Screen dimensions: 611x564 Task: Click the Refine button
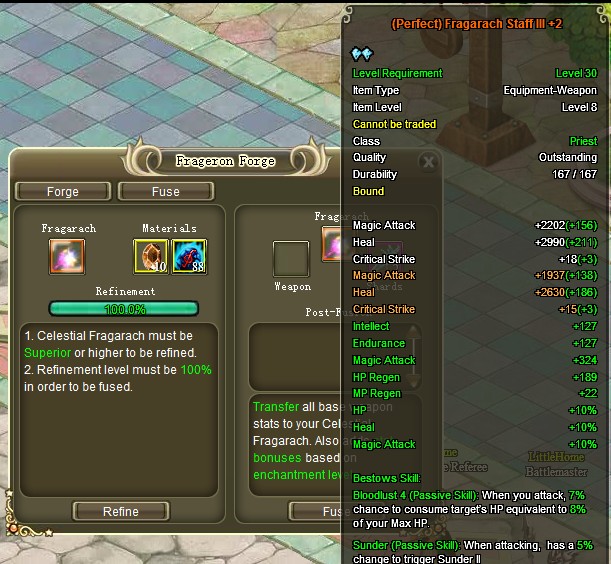tap(120, 511)
